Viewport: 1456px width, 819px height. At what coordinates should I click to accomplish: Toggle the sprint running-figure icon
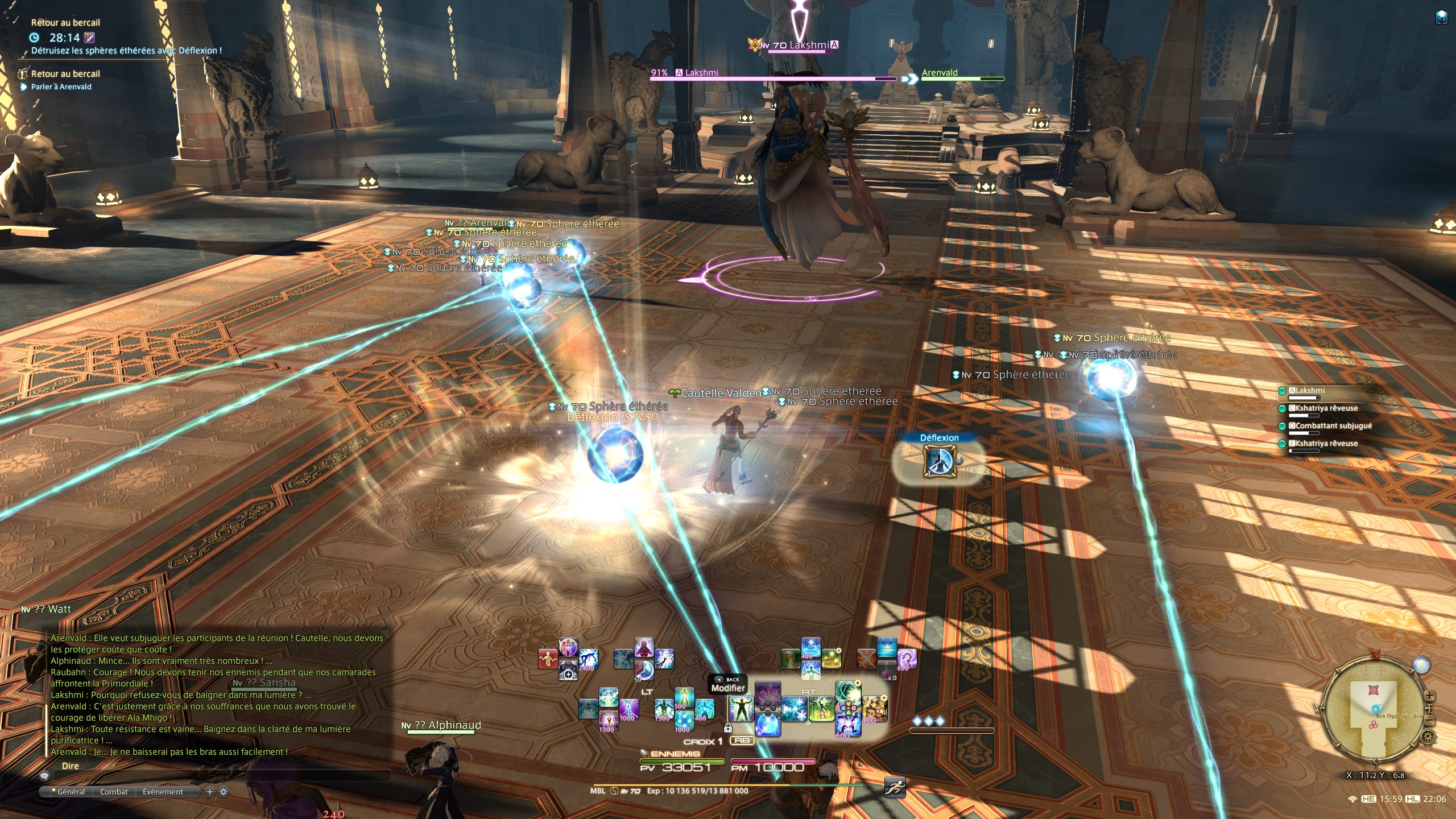(895, 788)
